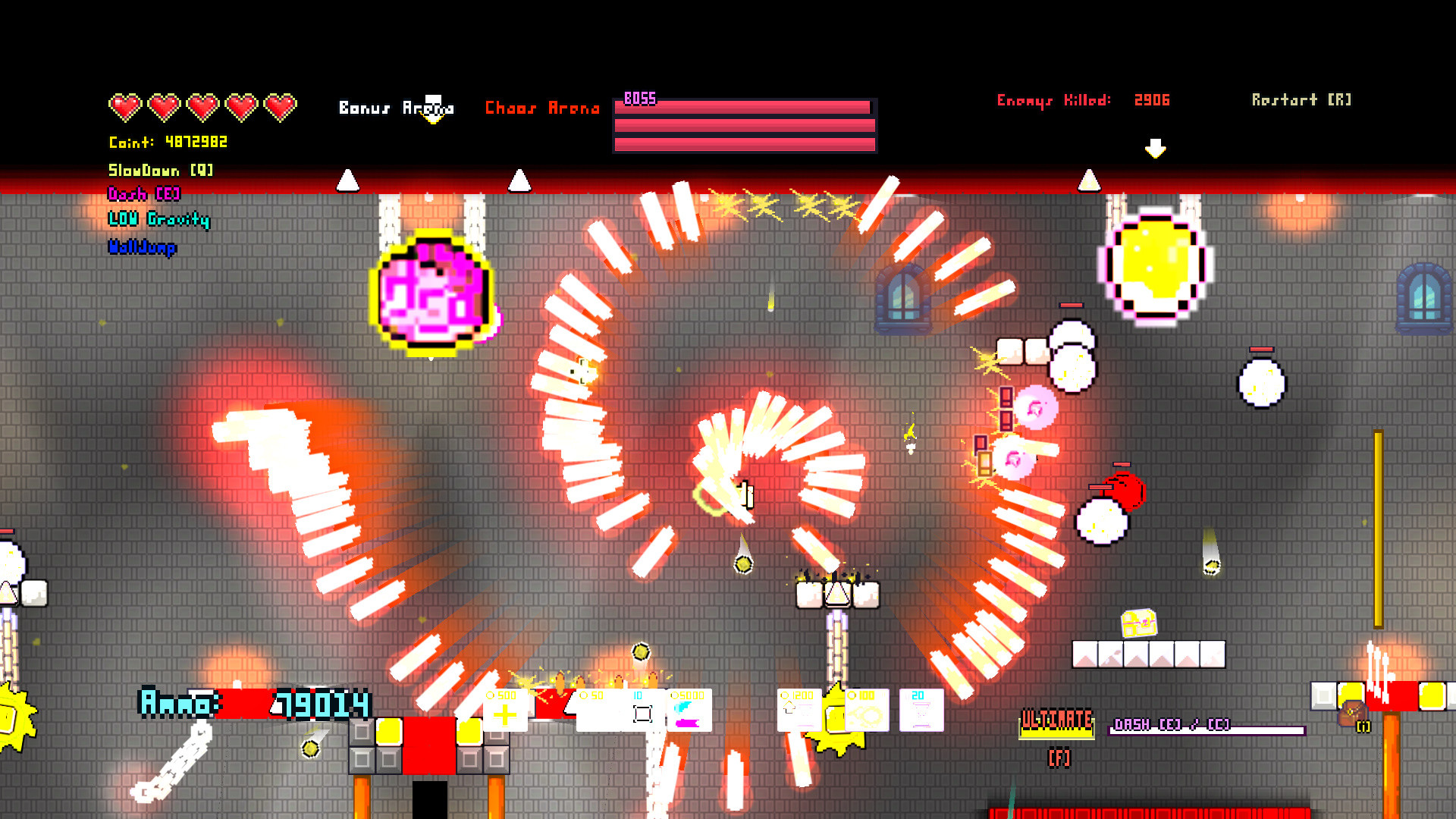Click the down arrow near Enemys Killed counter
The width and height of the screenshot is (1456, 819).
pyautogui.click(x=1156, y=148)
